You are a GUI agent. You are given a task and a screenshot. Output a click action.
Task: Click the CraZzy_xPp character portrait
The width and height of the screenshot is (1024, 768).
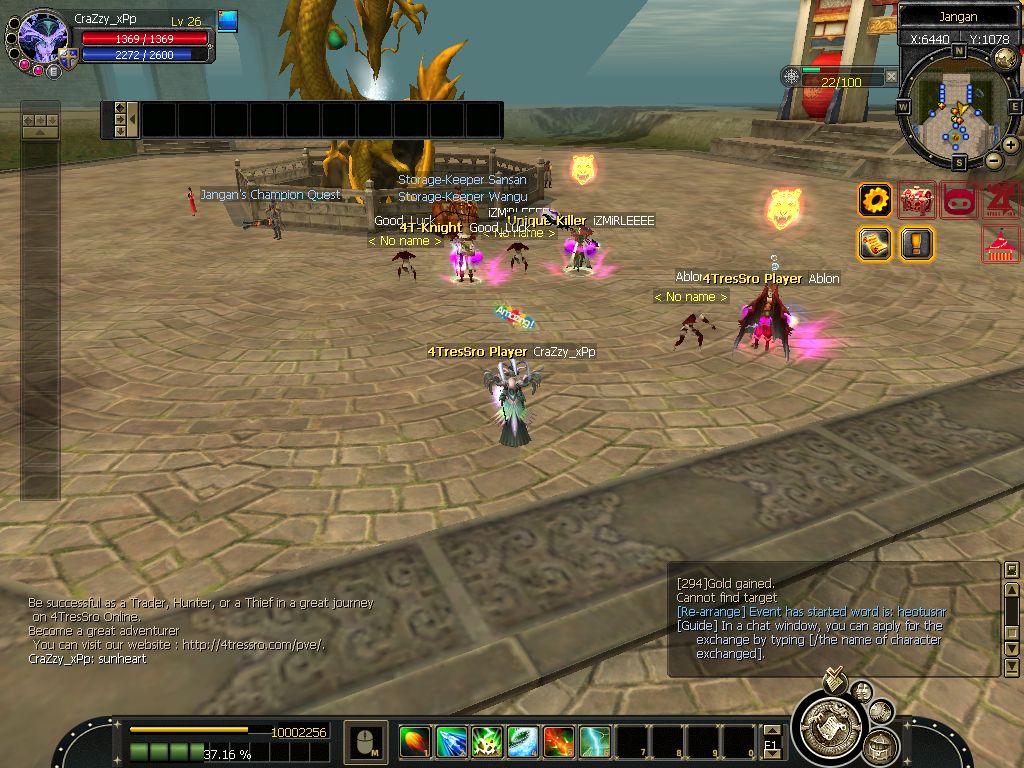pyautogui.click(x=42, y=38)
